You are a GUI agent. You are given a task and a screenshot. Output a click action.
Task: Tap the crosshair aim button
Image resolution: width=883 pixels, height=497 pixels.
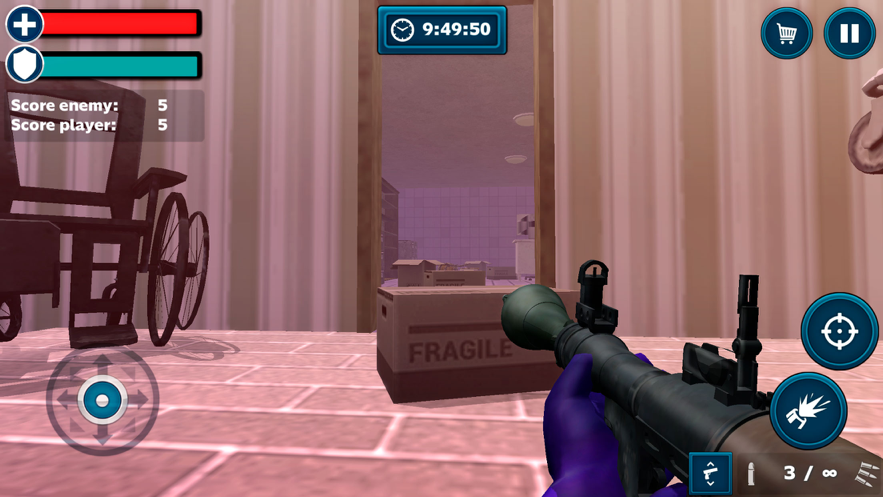(x=839, y=331)
